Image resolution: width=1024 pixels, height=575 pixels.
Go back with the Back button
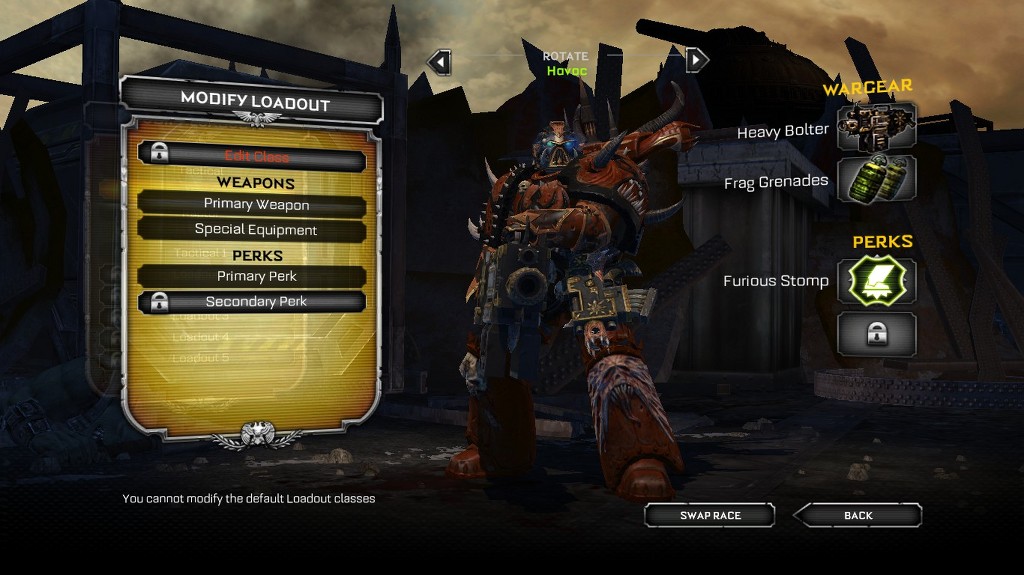pyautogui.click(x=858, y=516)
